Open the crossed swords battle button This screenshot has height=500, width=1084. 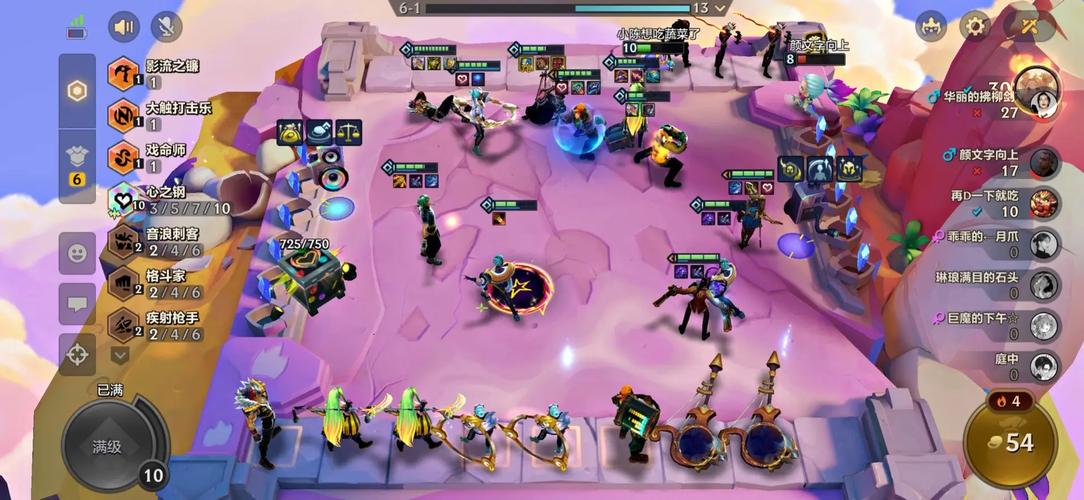click(1028, 26)
